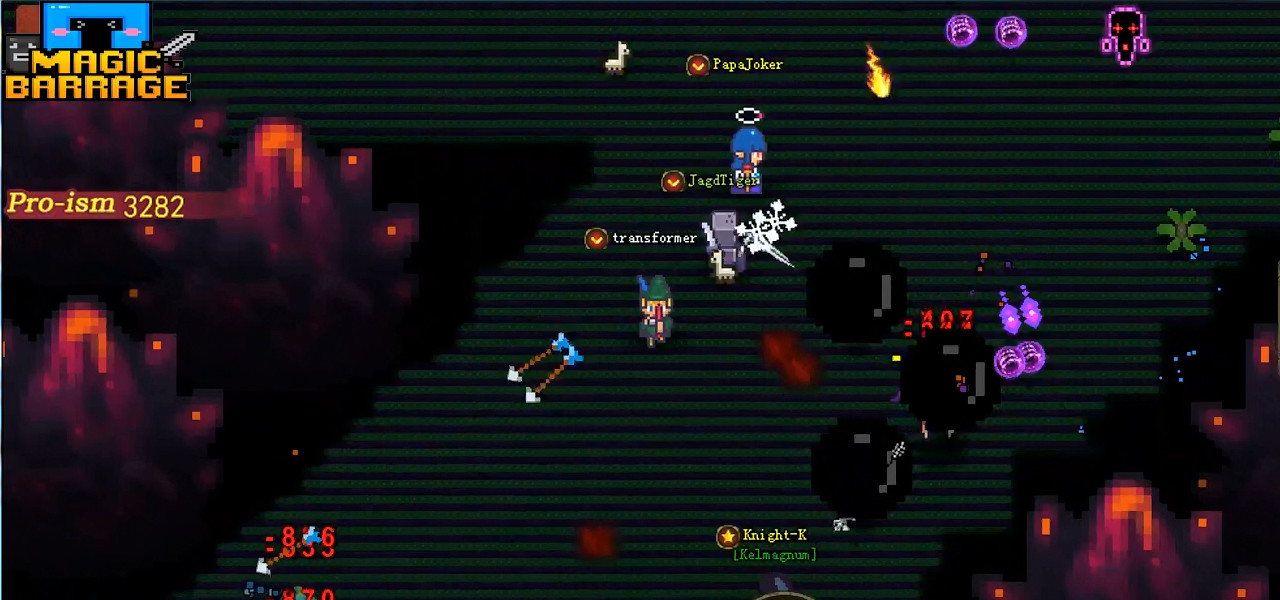Screen dimensions: 1280x600
Task: Click the PapaJoker player nameplate
Action: (x=736, y=65)
